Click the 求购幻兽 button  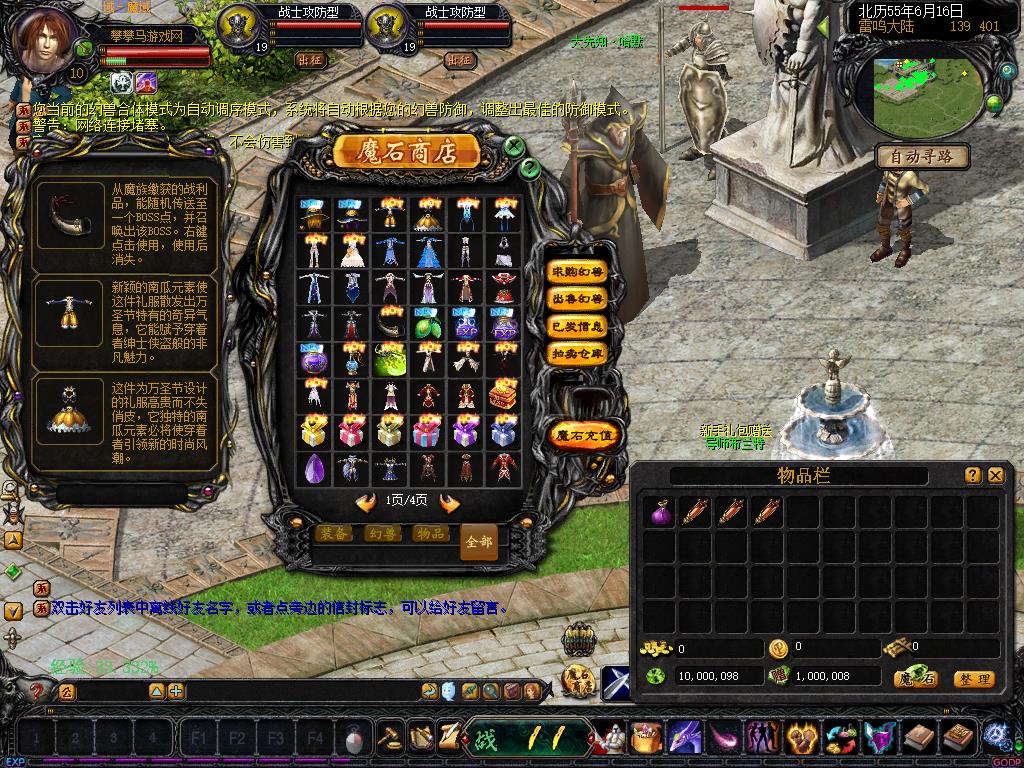[577, 272]
